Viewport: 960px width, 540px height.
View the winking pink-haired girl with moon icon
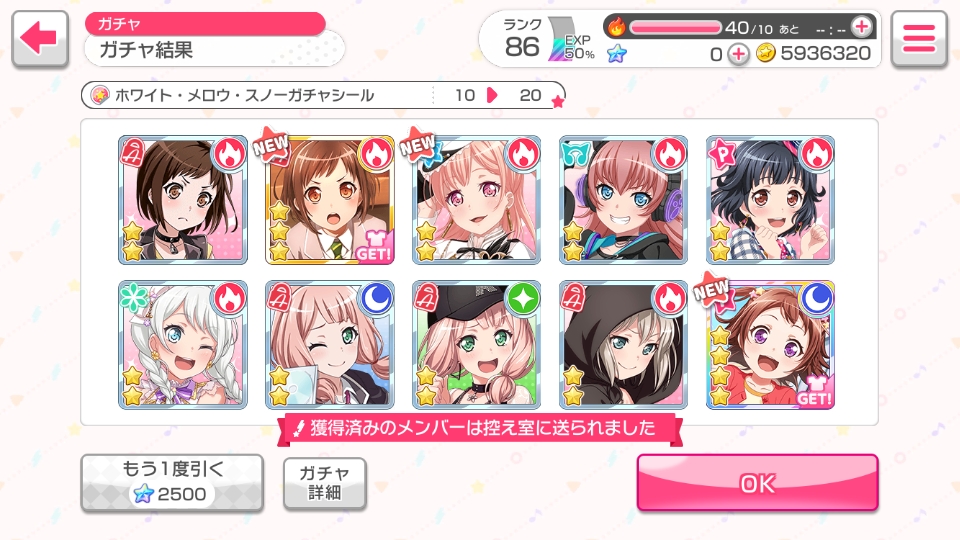(x=329, y=345)
